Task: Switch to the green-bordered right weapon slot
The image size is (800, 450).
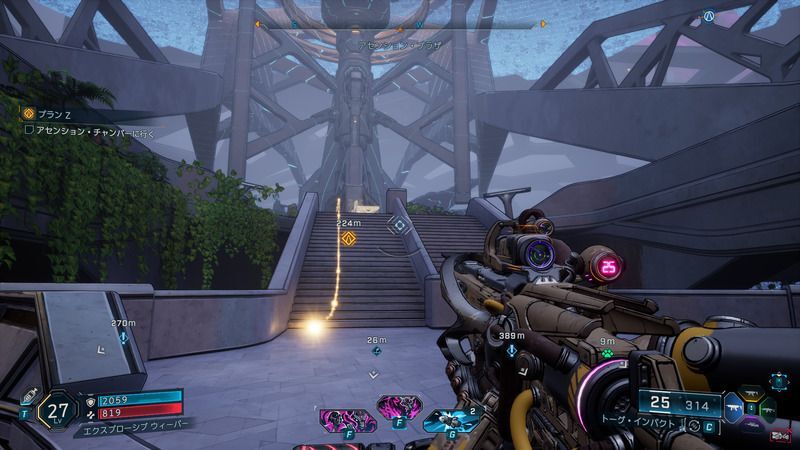Action: pos(769,411)
